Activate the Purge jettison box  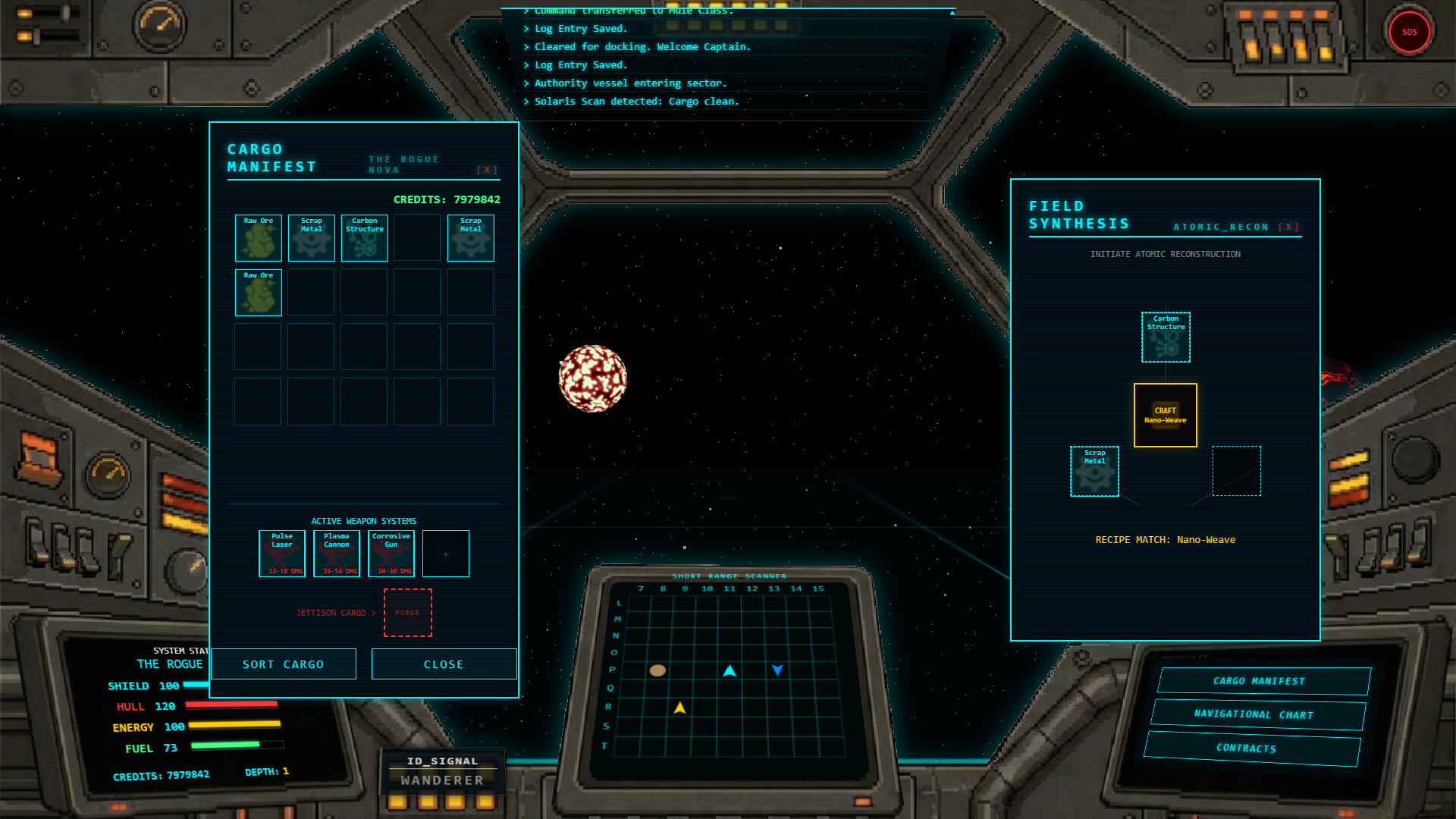[408, 613]
